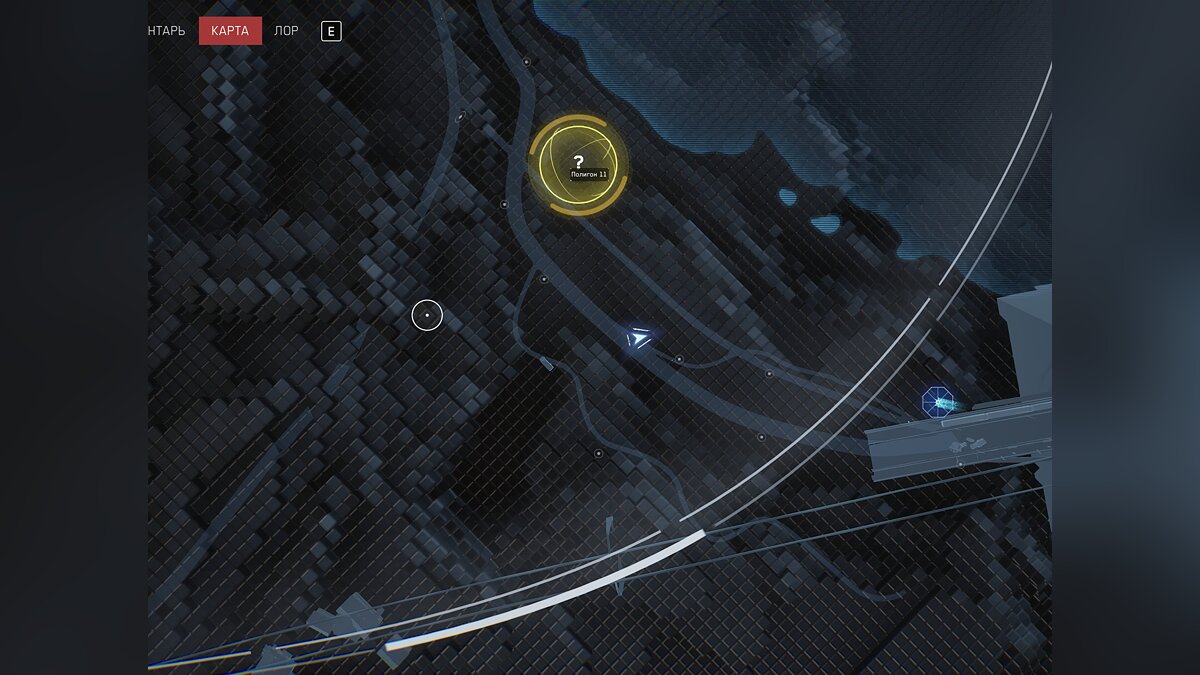
Task: Open the partially visible Инвентарь tab
Action: (x=167, y=31)
